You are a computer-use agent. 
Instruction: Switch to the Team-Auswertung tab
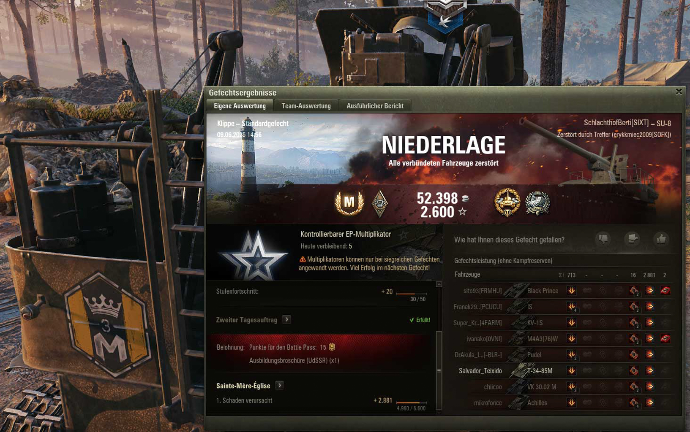[307, 104]
